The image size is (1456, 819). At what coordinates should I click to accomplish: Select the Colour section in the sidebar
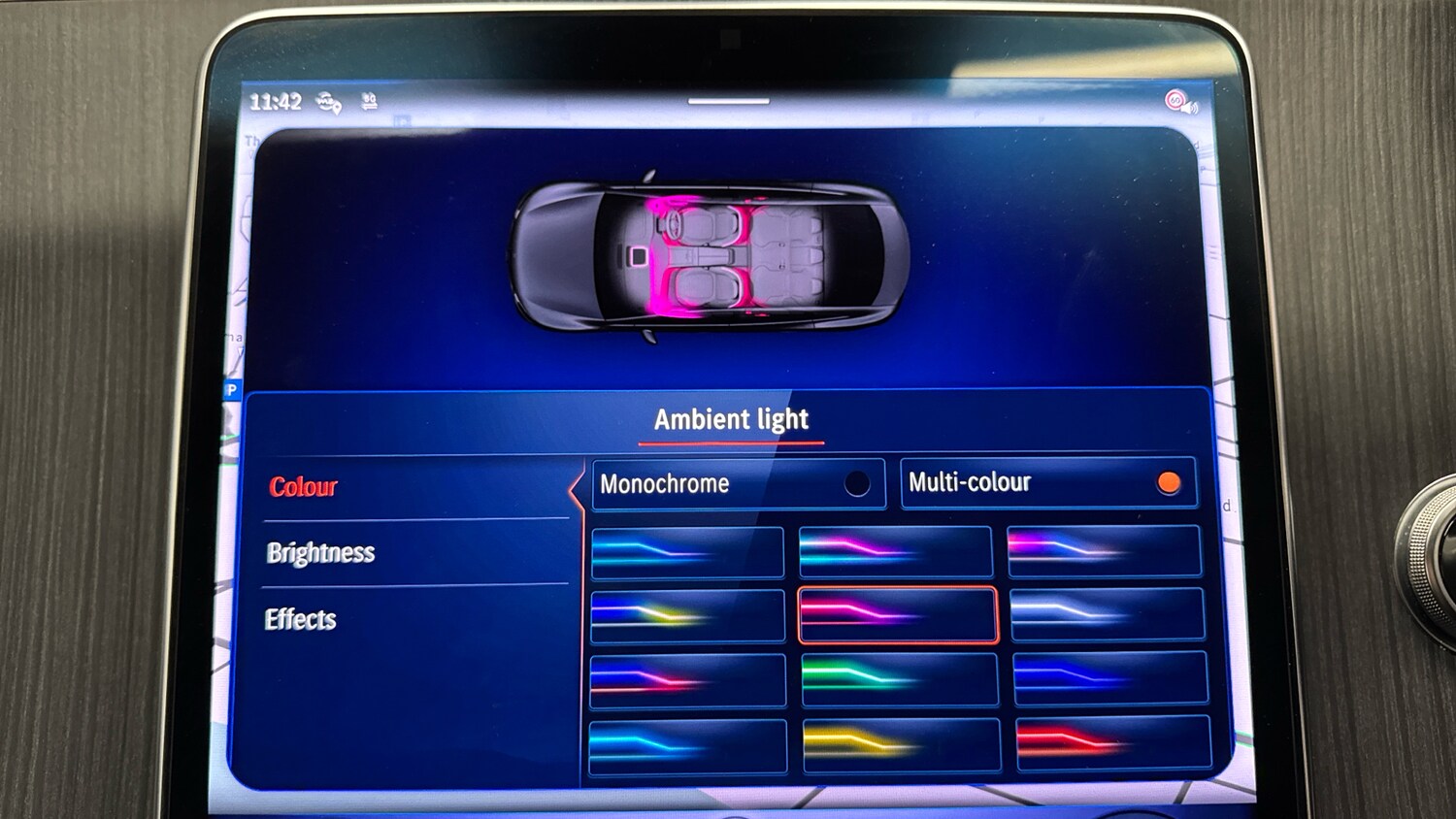(x=302, y=487)
